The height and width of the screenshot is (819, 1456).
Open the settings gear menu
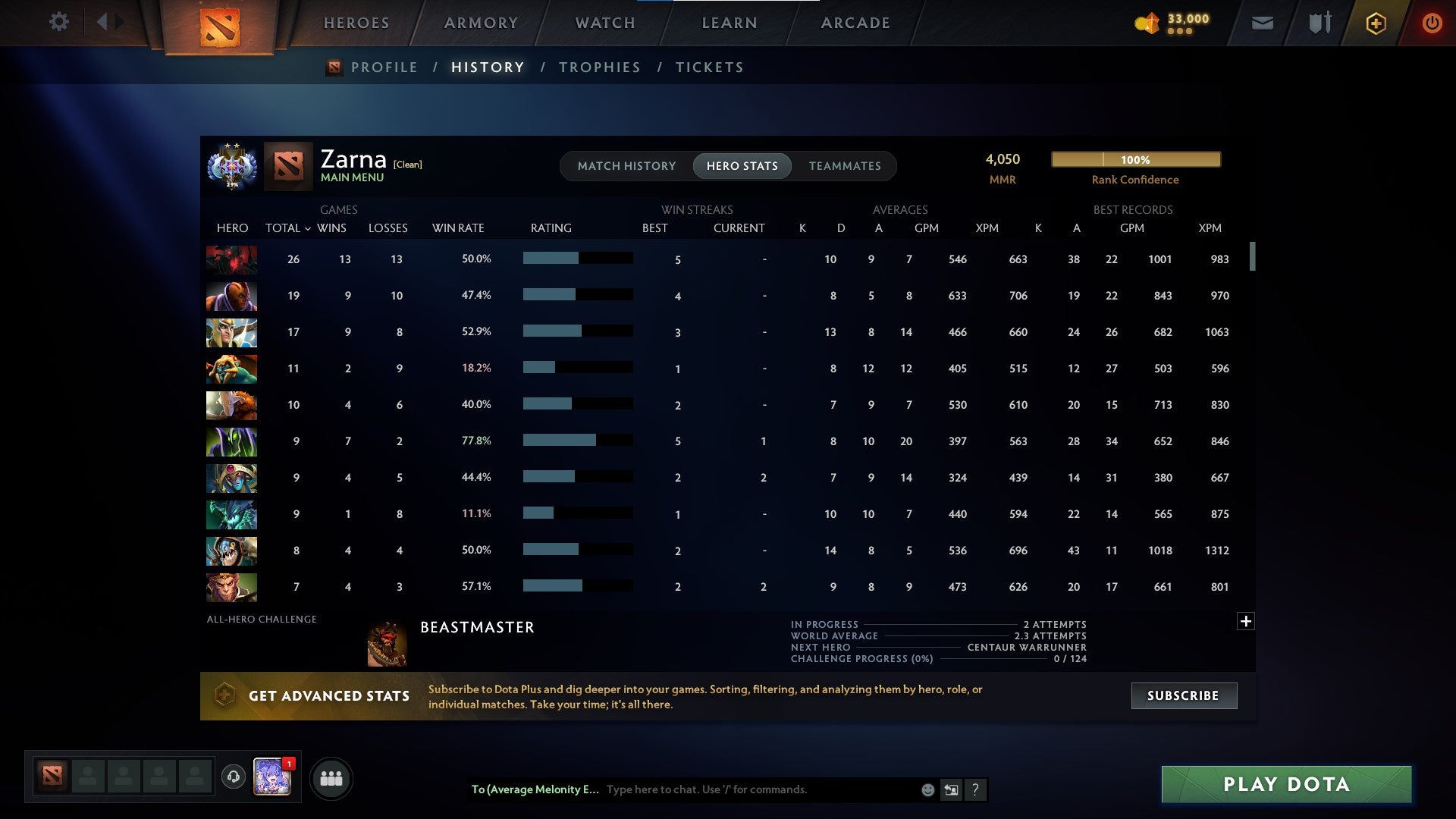(59, 22)
